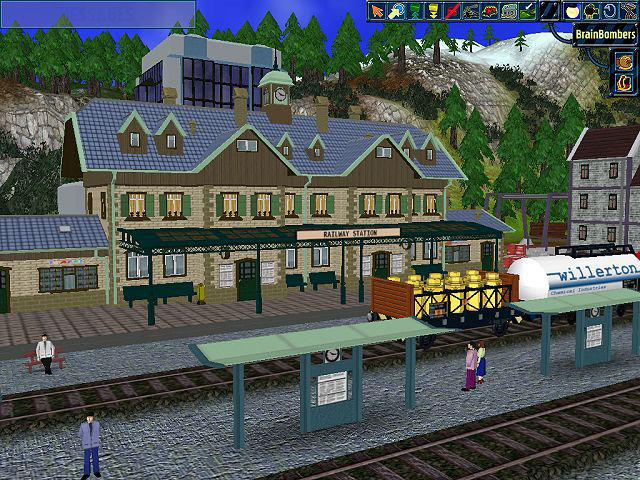Select the red locomotive icon
This screenshot has height=480, width=640.
pyautogui.click(x=492, y=10)
